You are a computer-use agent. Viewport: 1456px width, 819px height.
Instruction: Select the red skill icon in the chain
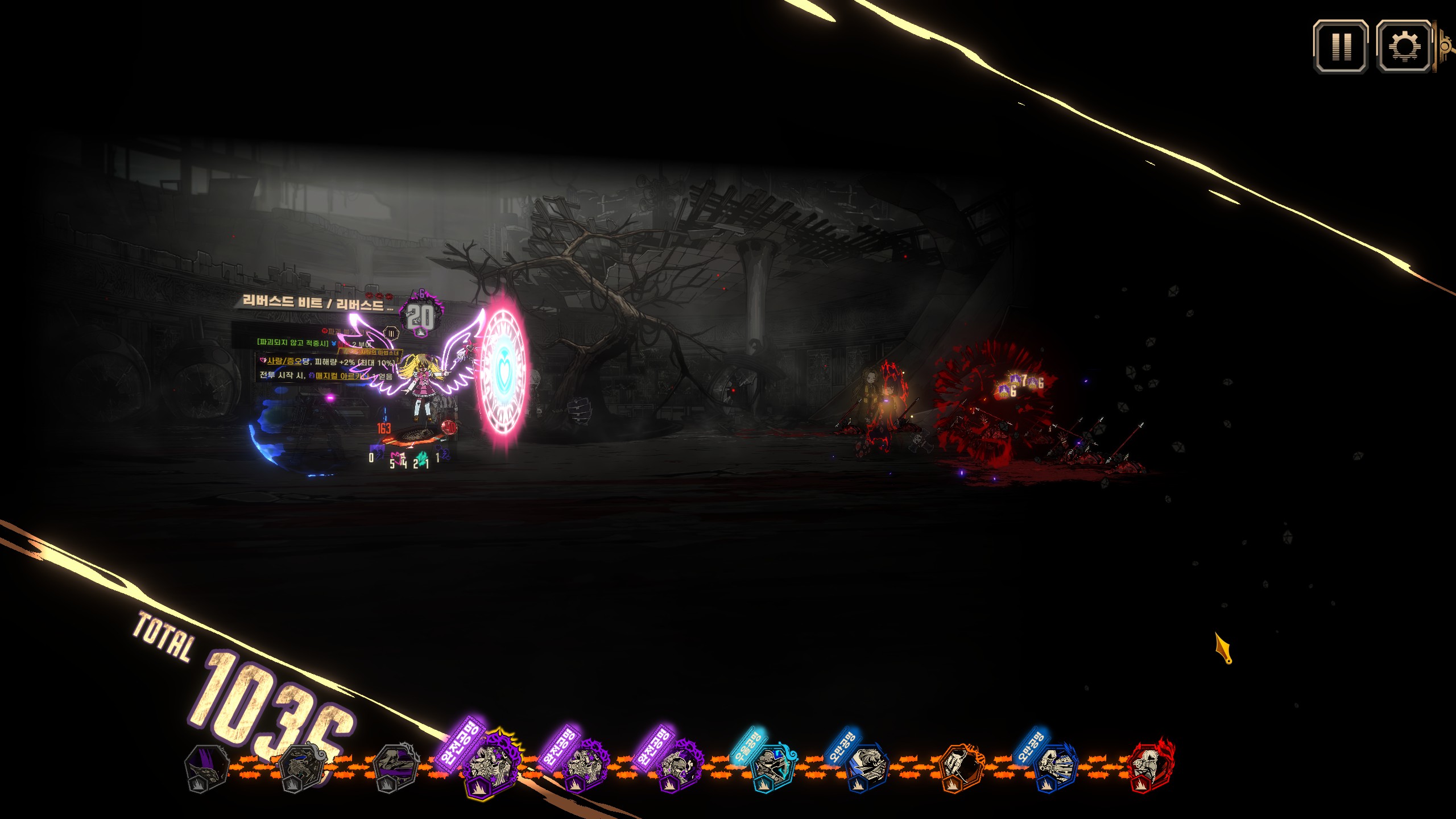1150,766
